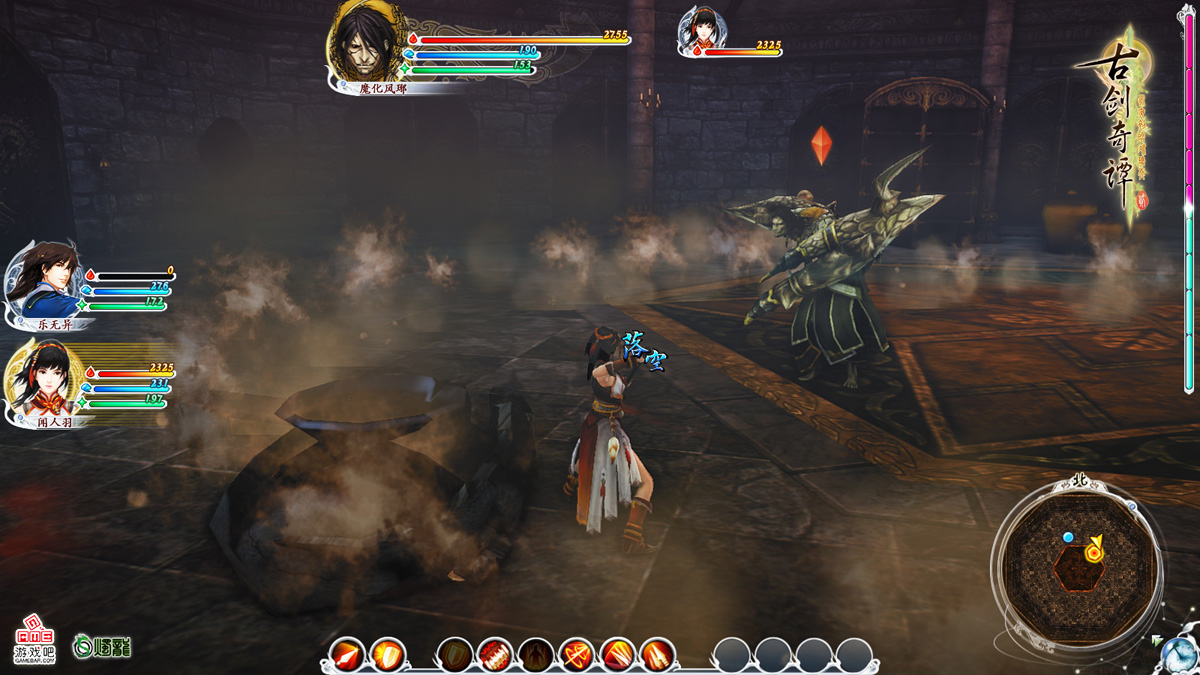The image size is (1200, 675).
Task: Click the blue dot marker on minimap
Action: [1068, 538]
